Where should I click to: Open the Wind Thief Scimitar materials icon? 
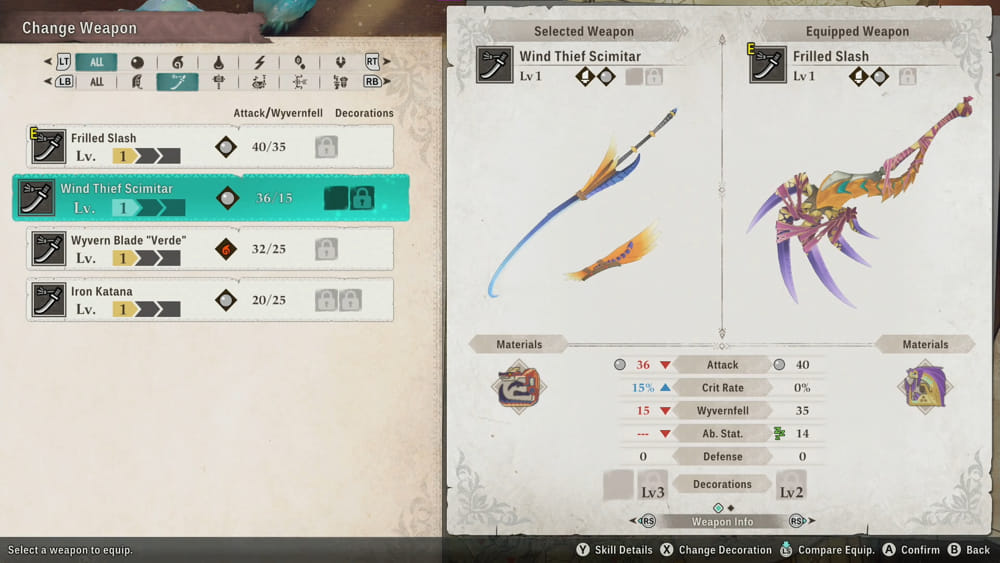[x=518, y=387]
